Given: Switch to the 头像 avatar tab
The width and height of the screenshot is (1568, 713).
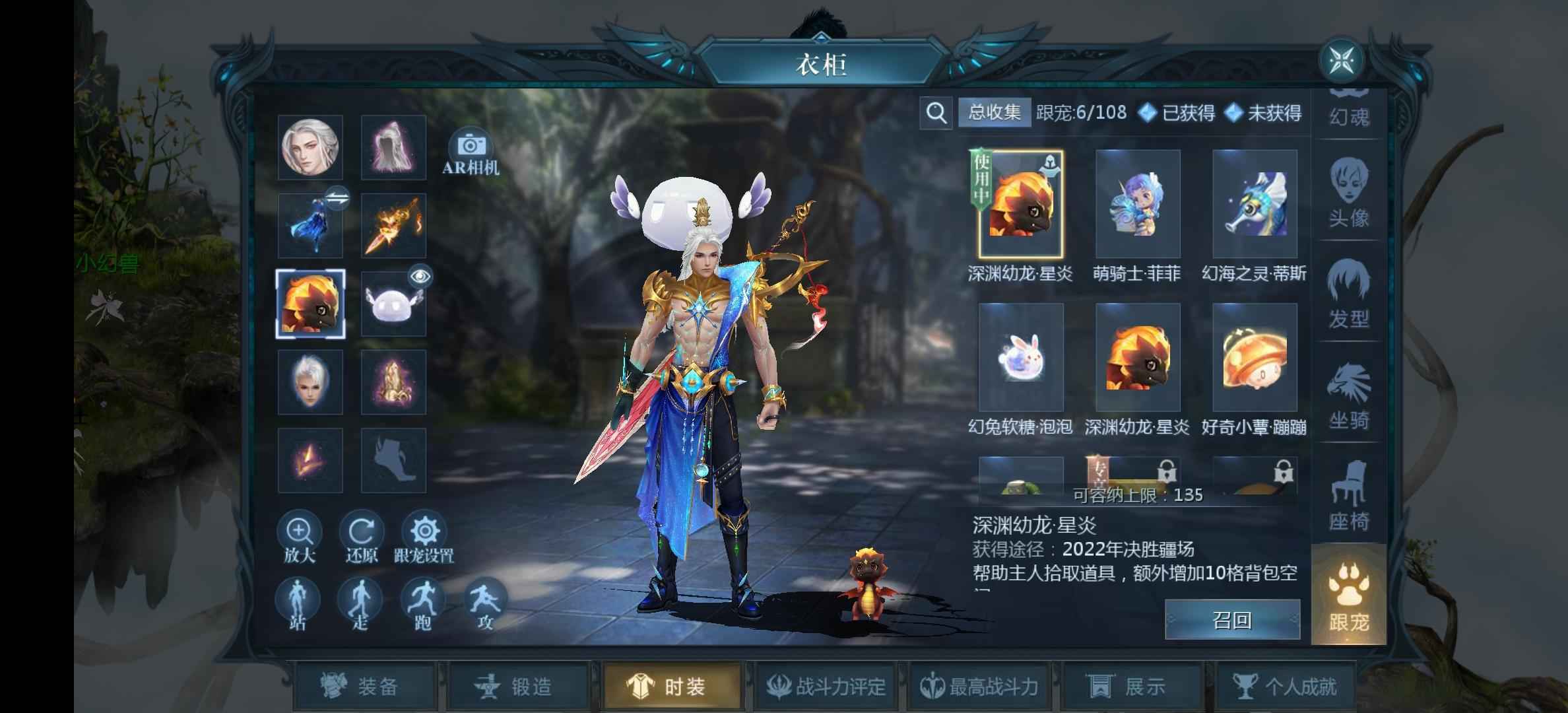Looking at the screenshot, I should 1348,193.
